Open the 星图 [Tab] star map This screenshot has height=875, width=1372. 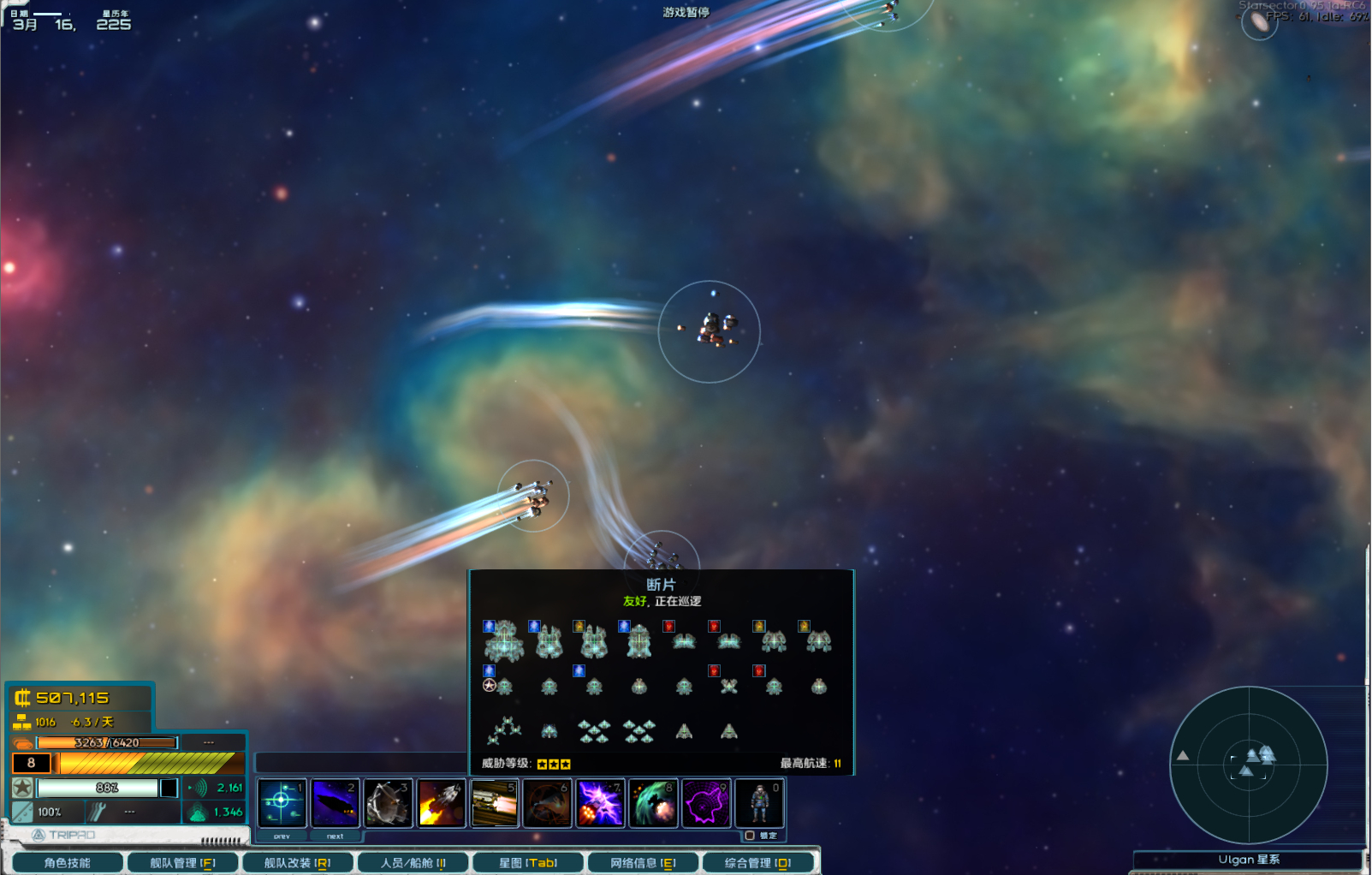pos(527,862)
